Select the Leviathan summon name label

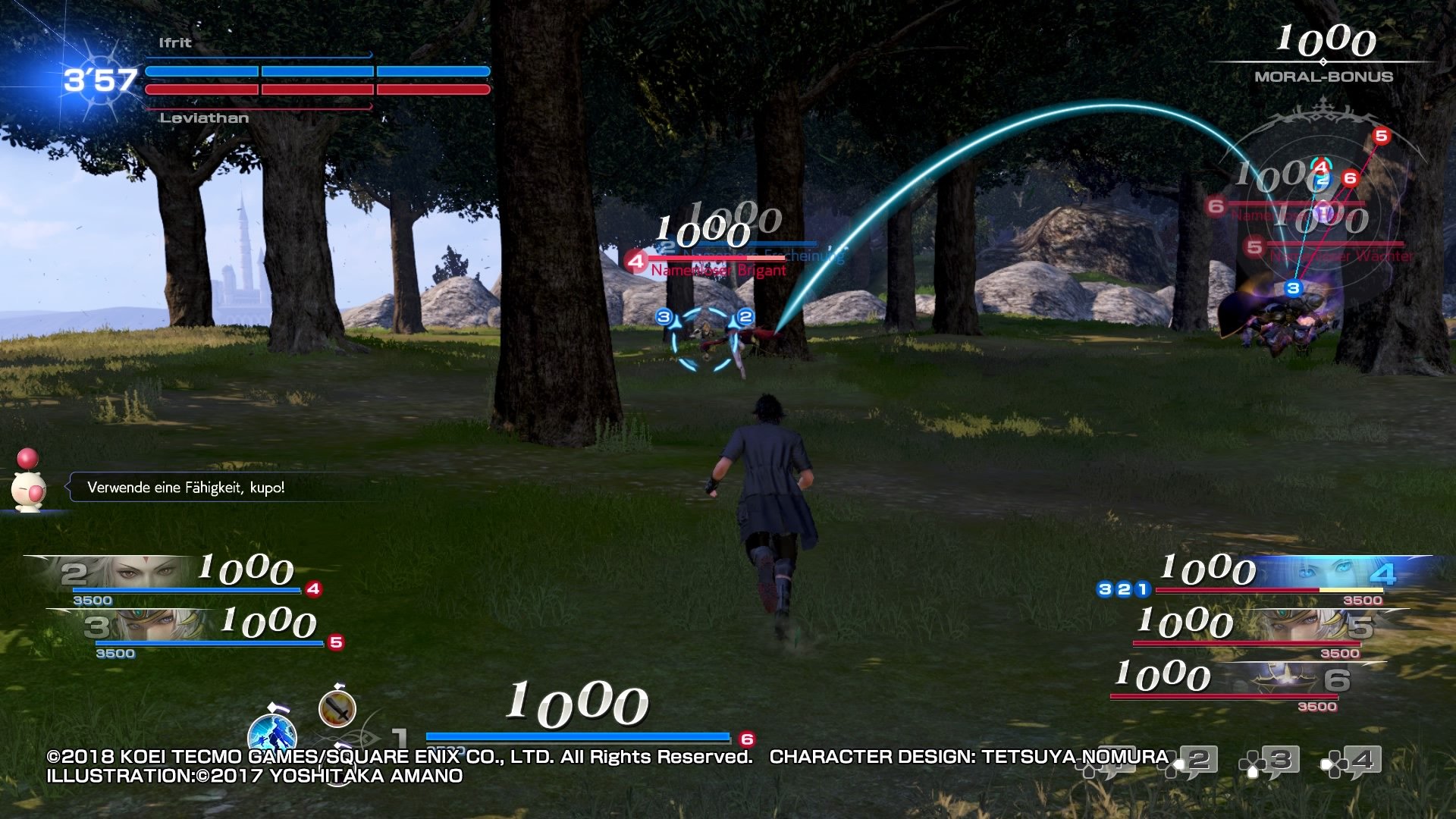pyautogui.click(x=204, y=118)
